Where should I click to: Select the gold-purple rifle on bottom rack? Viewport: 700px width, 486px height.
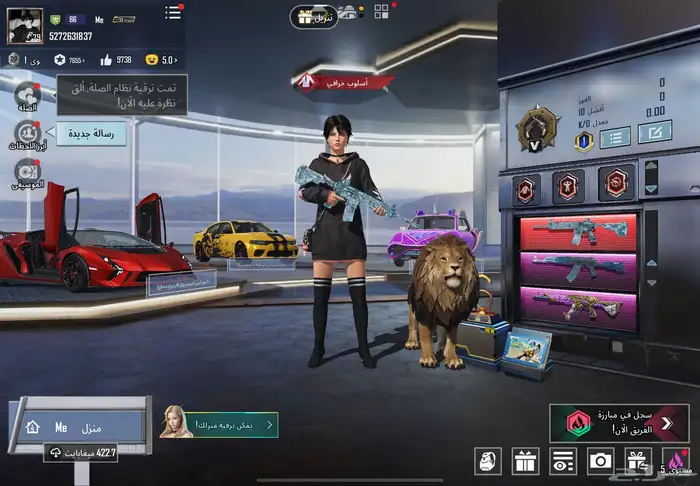[577, 307]
